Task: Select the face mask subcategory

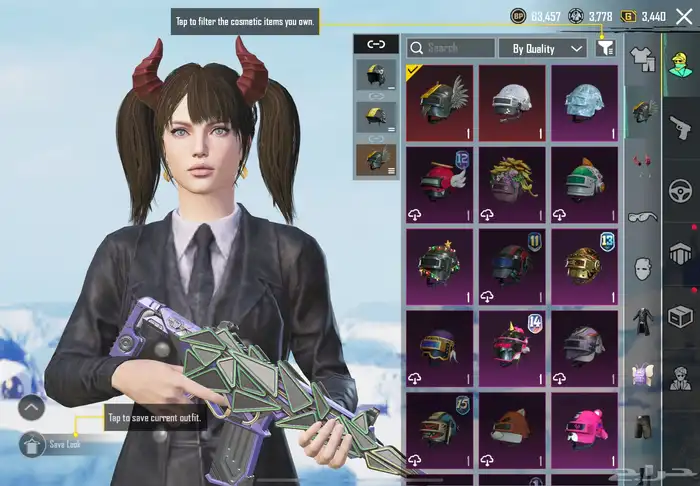Action: click(641, 269)
